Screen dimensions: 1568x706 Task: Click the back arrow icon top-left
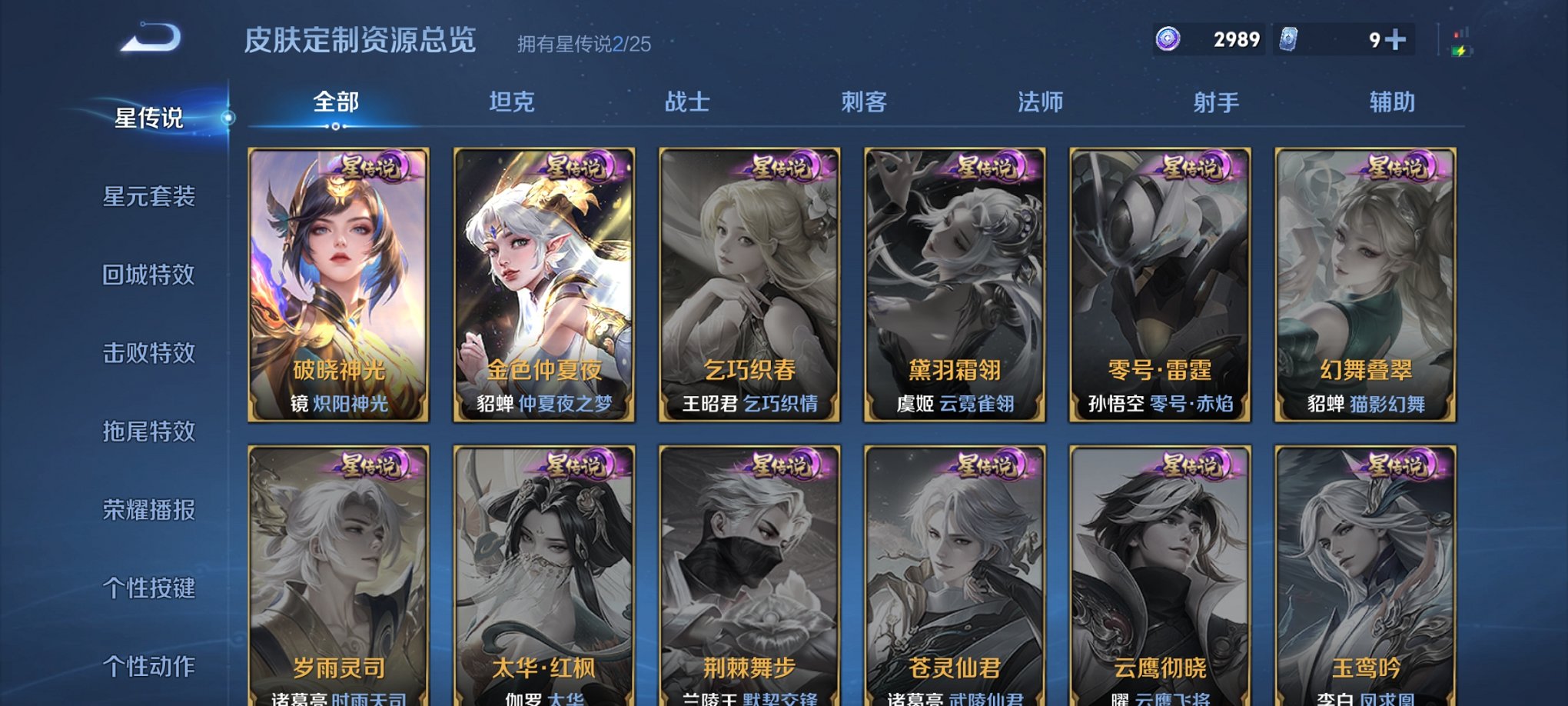coord(151,37)
